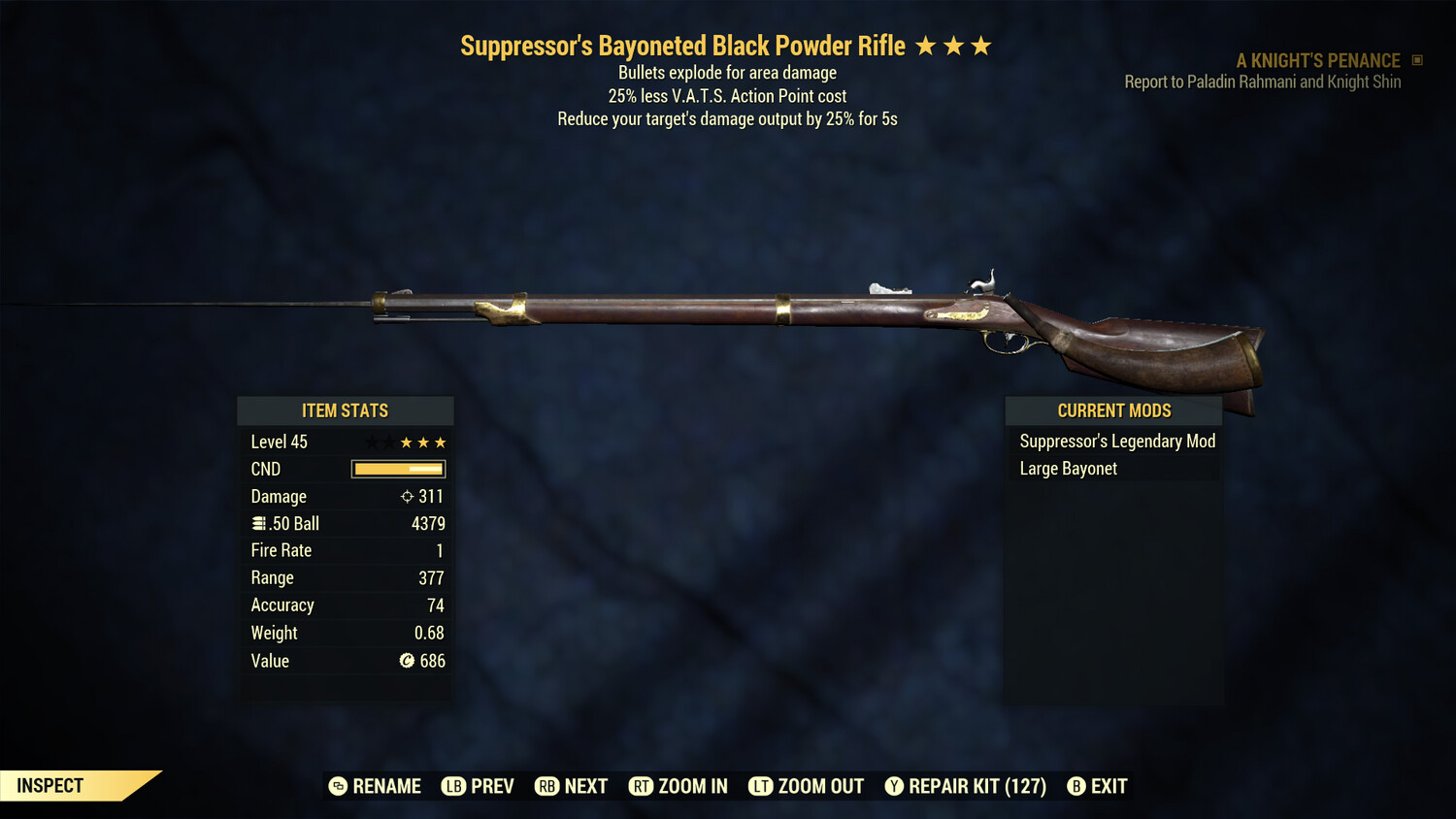Screen dimensions: 1456x819
Task: Expand the ITEM STATS header
Action: click(346, 410)
